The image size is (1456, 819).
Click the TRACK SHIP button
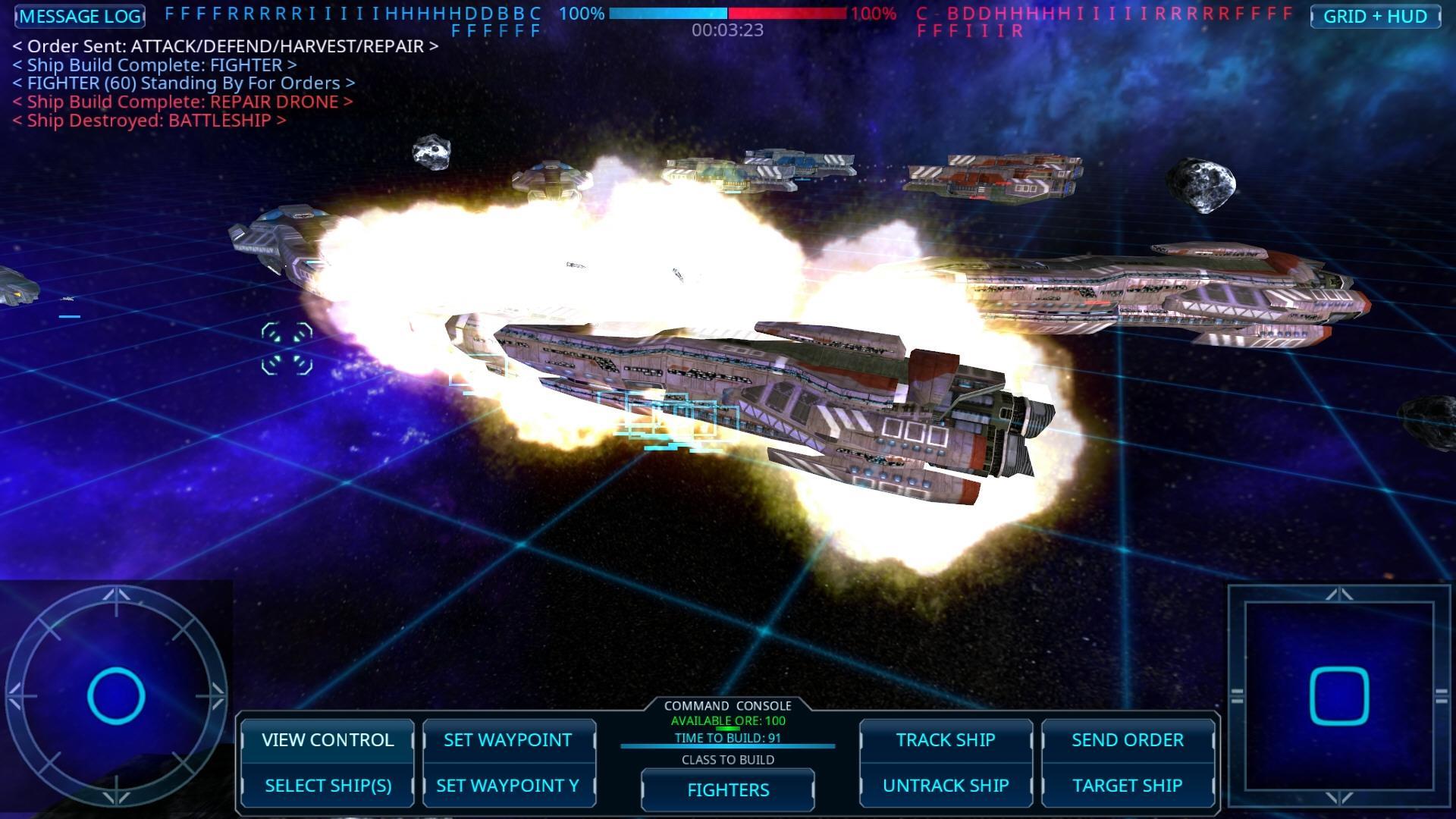[945, 740]
